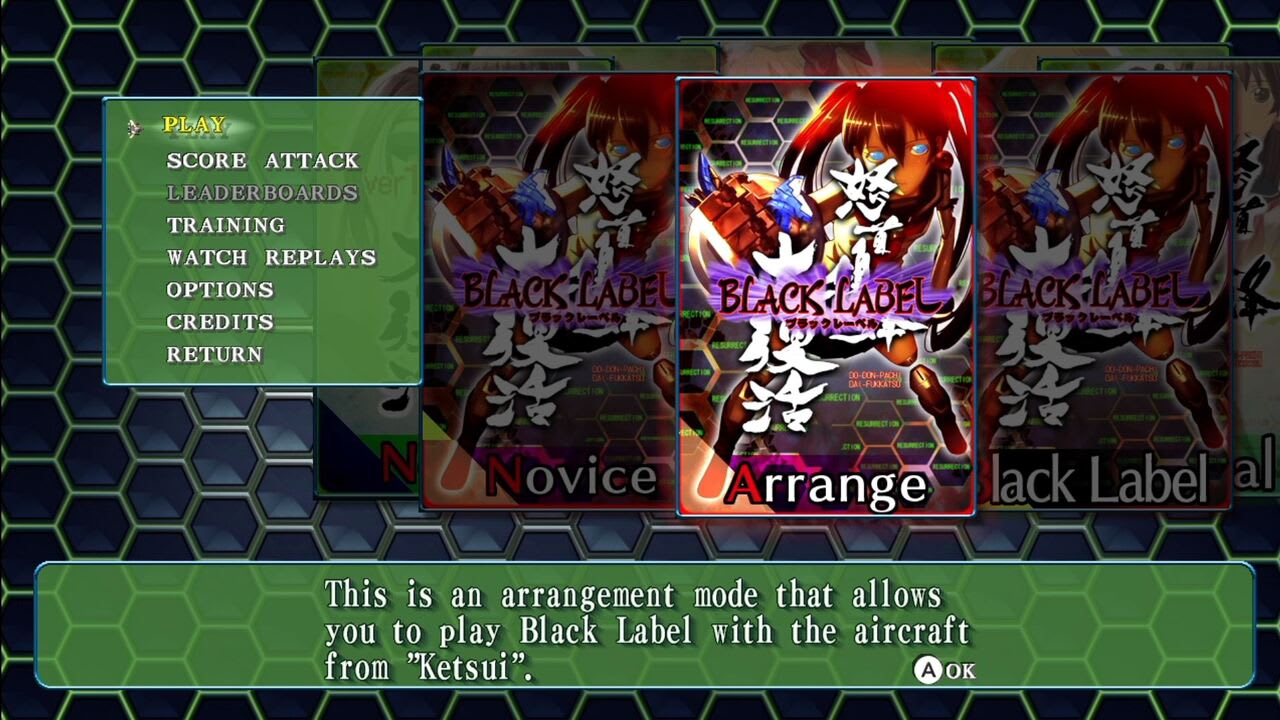The image size is (1280, 720).
Task: Open SCORE ATTACK mode
Action: [262, 159]
